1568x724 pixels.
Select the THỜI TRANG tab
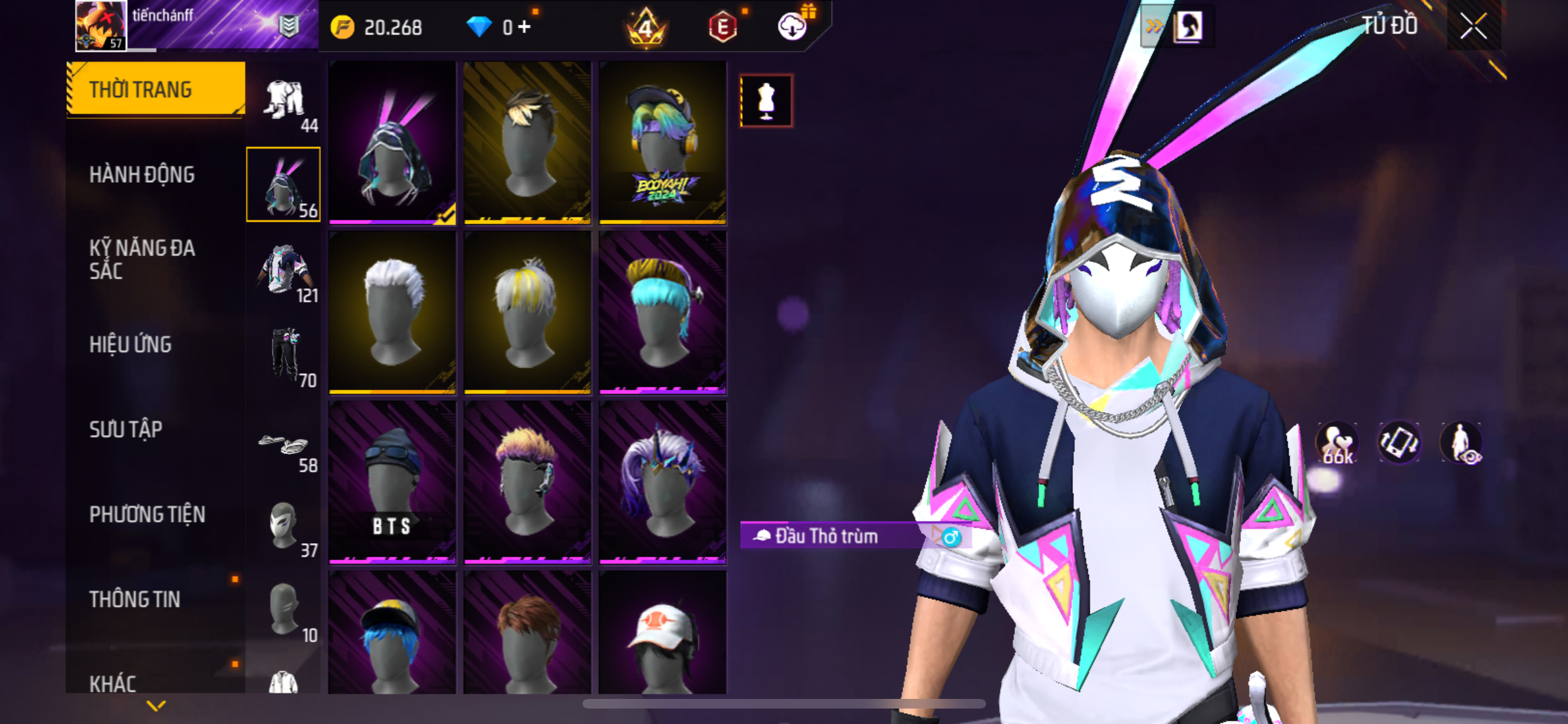tap(154, 89)
